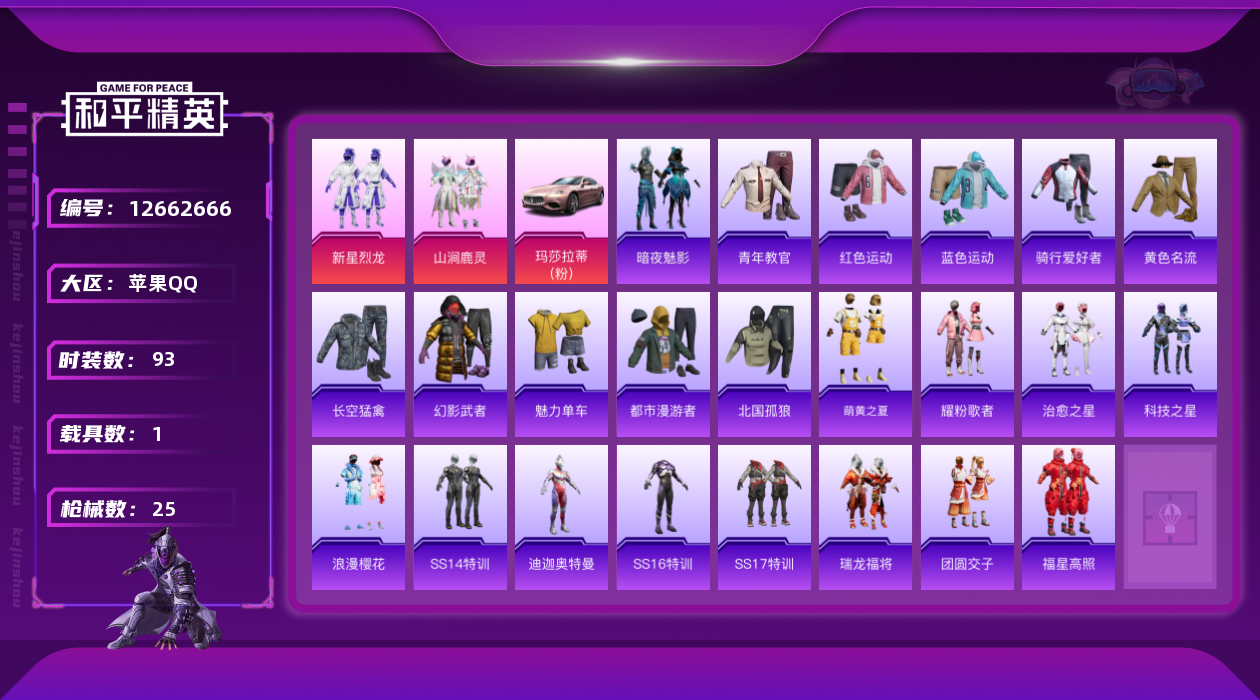Viewport: 1260px width, 700px height.
Task: Choose the 幻影武者 outfit tile
Action: click(x=460, y=364)
